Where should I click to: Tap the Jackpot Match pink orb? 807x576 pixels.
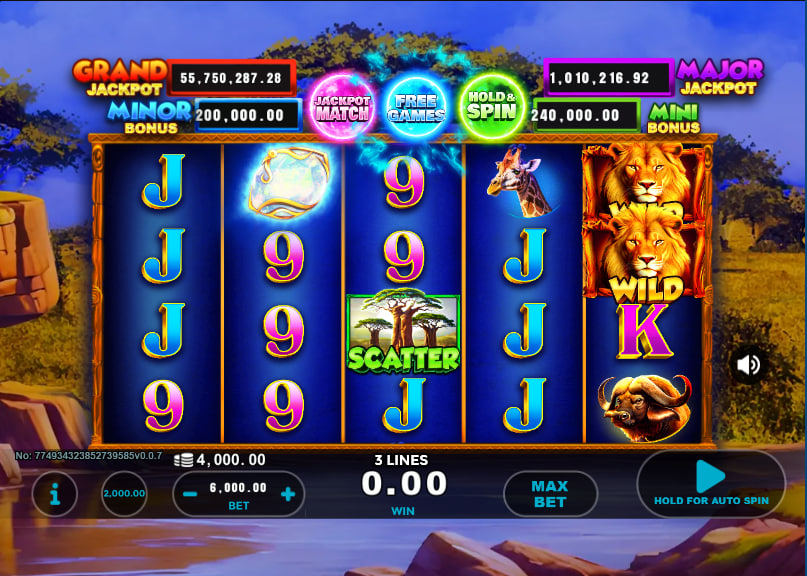[342, 105]
